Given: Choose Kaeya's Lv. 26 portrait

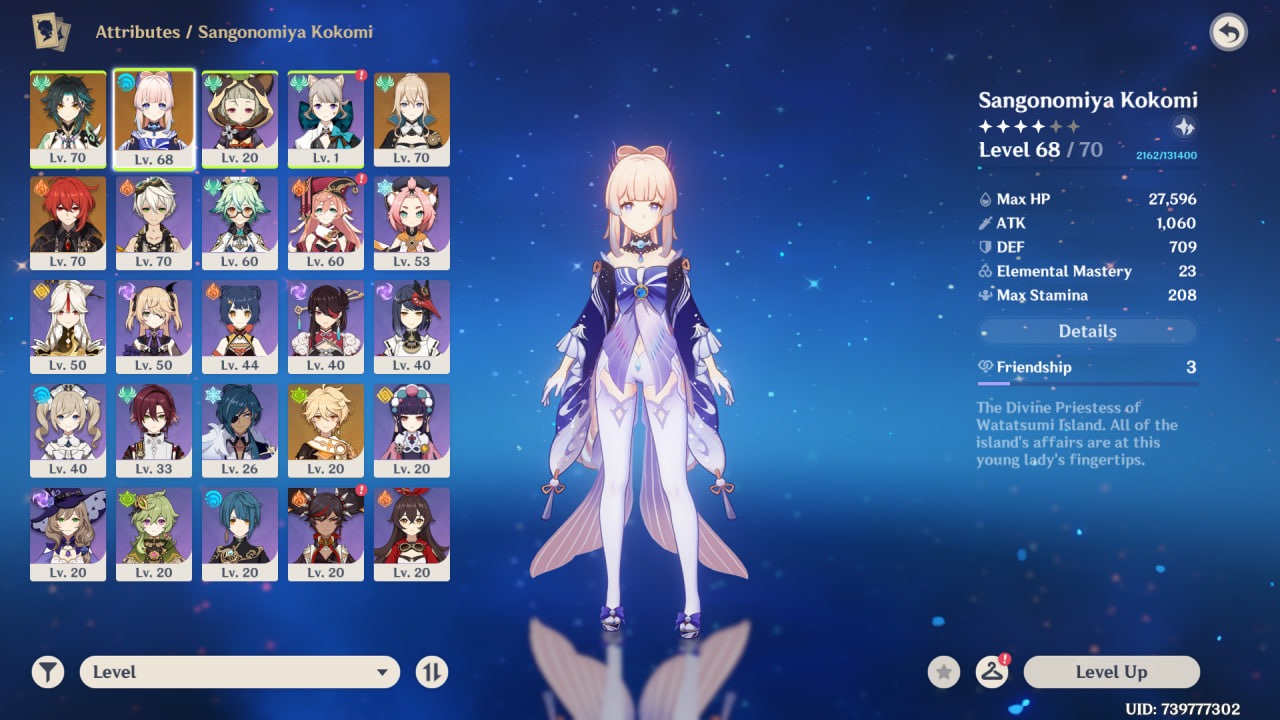Looking at the screenshot, I should coord(240,430).
